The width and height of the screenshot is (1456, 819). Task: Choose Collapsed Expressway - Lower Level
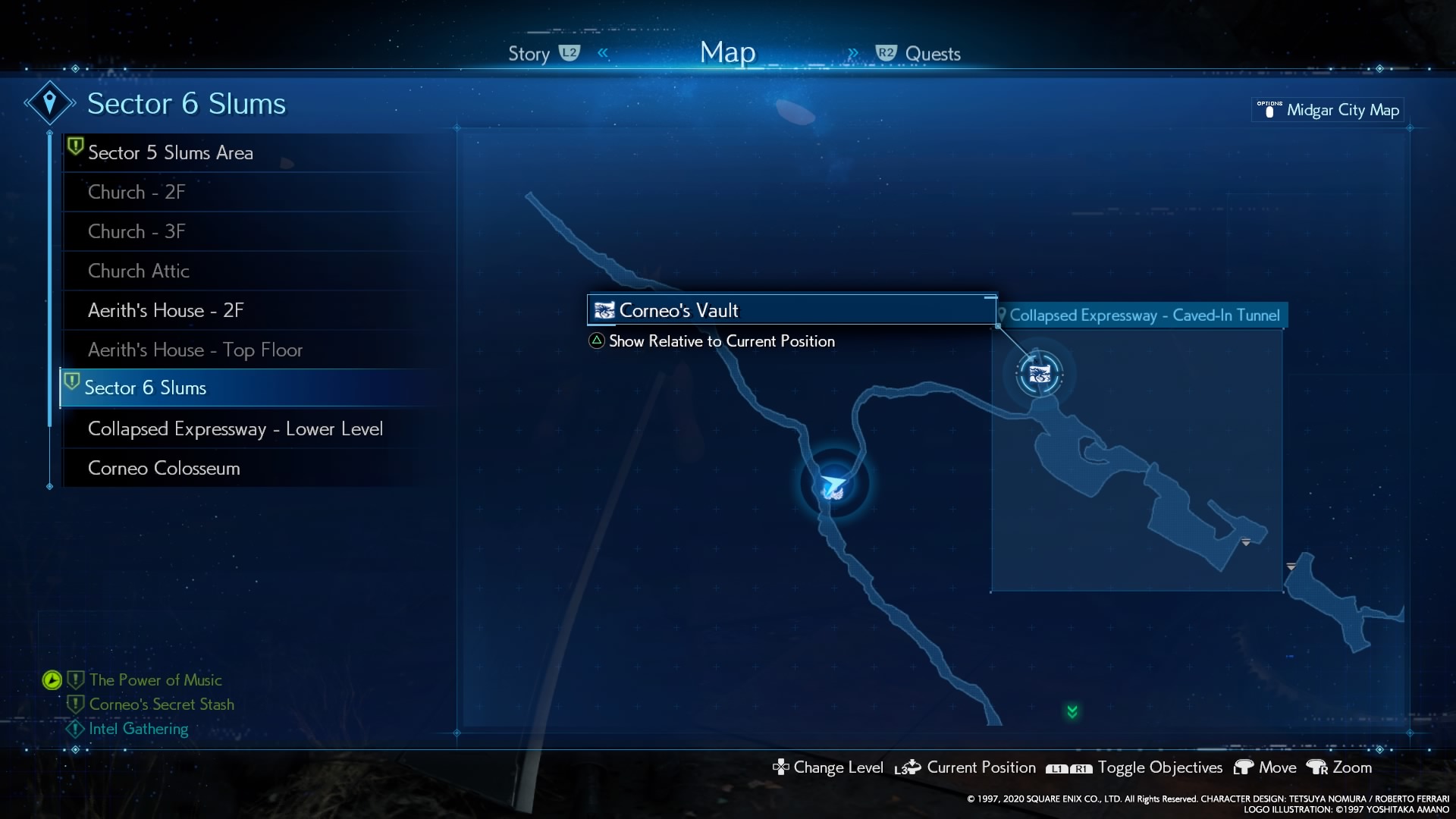(235, 428)
